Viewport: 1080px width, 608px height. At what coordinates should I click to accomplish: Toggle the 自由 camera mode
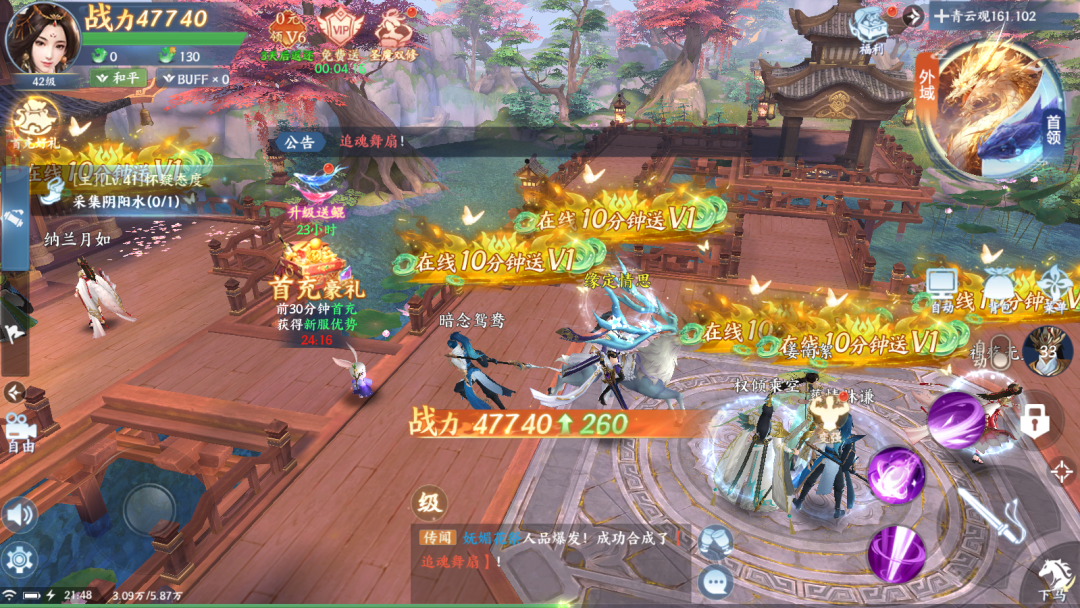click(x=20, y=432)
